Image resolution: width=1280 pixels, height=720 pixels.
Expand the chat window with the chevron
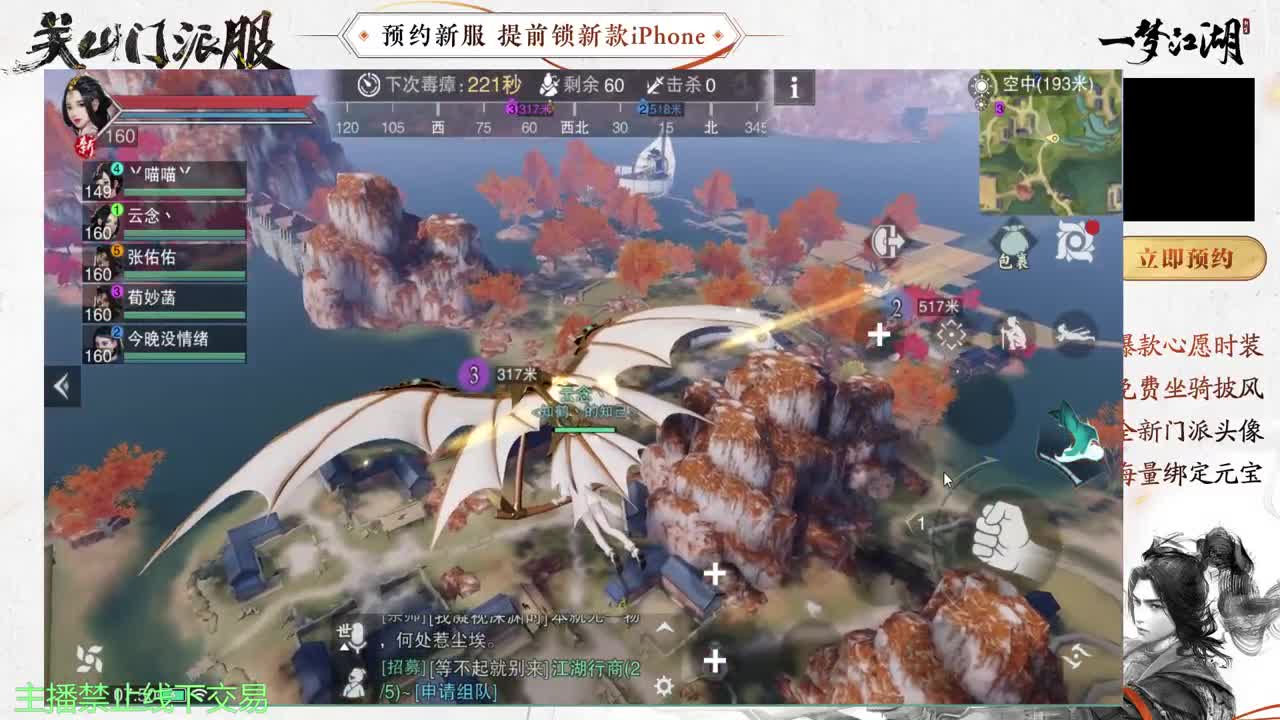click(664, 627)
